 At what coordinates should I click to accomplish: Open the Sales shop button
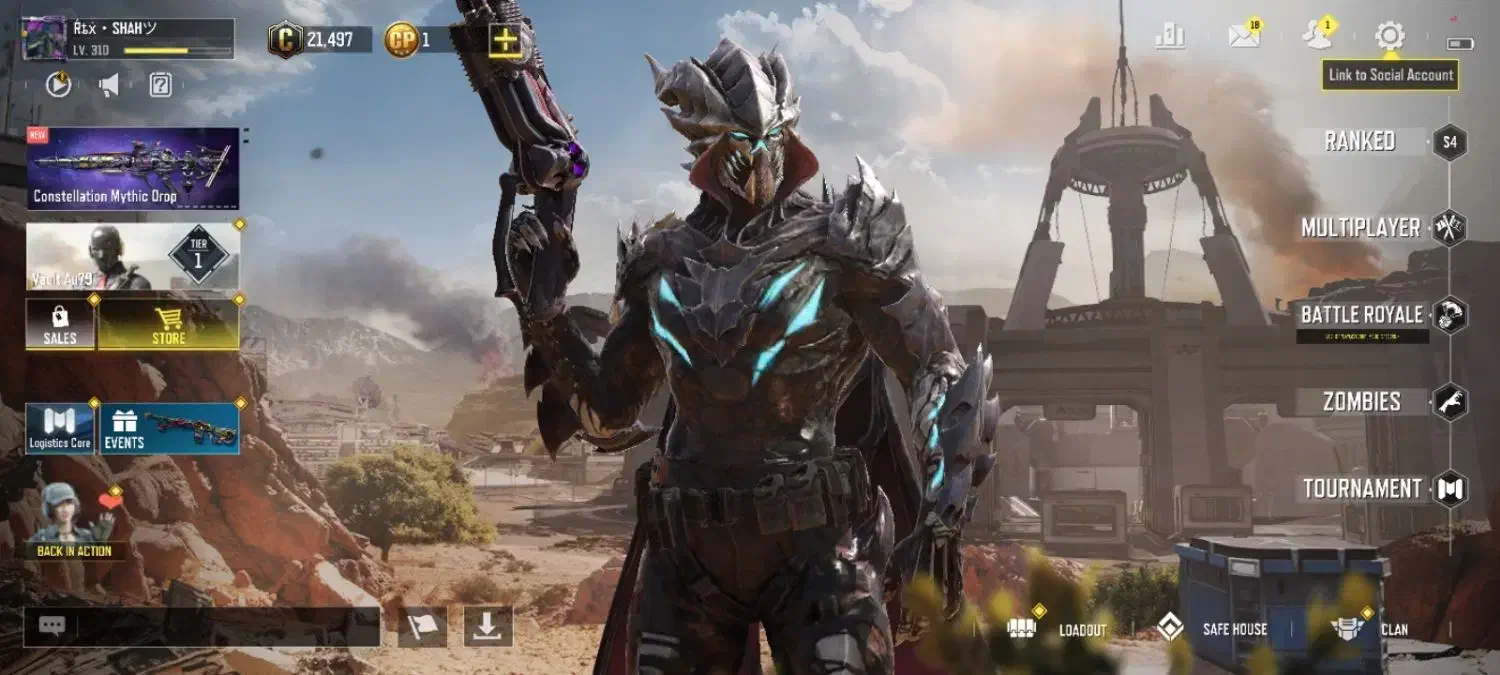(60, 325)
